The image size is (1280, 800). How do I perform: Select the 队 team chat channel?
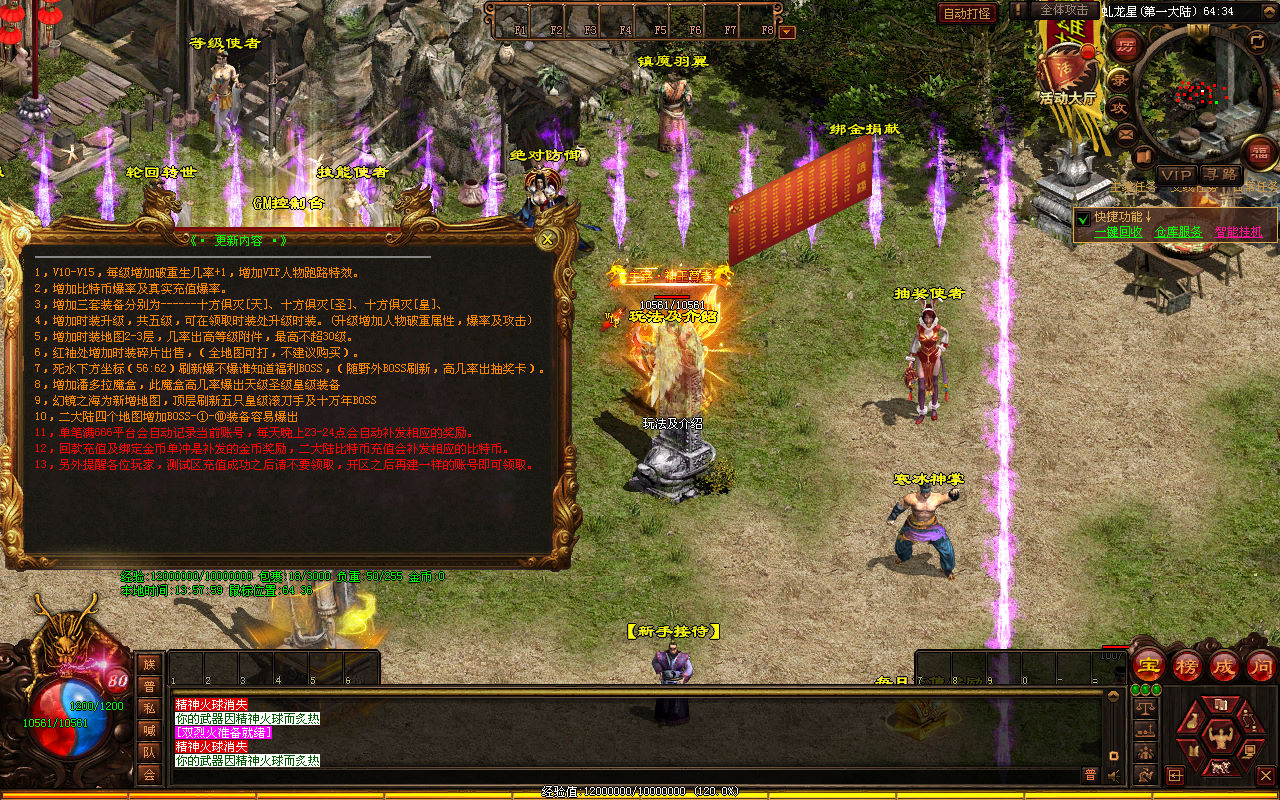(149, 752)
